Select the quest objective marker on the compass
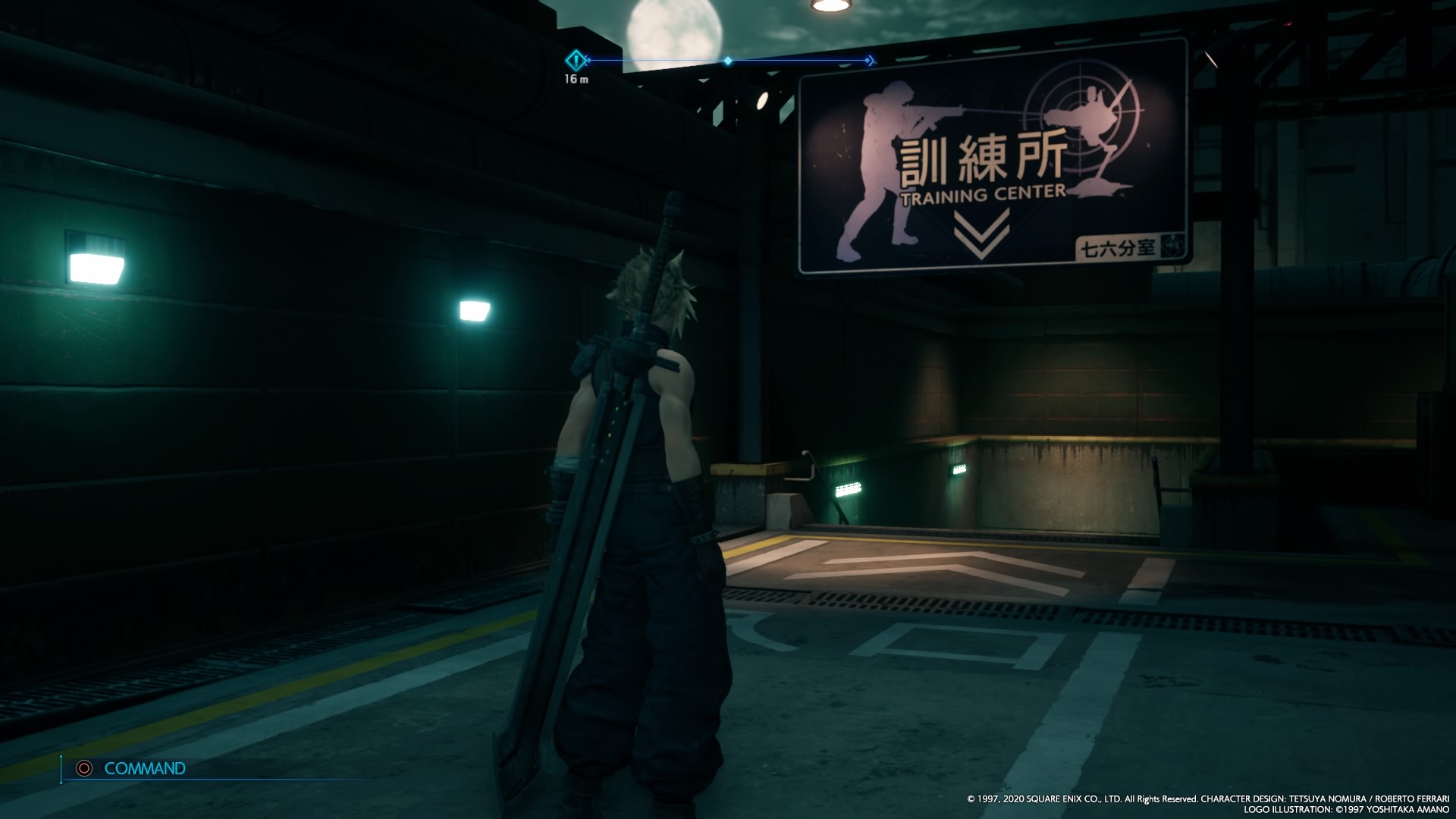This screenshot has height=819, width=1456. [576, 59]
